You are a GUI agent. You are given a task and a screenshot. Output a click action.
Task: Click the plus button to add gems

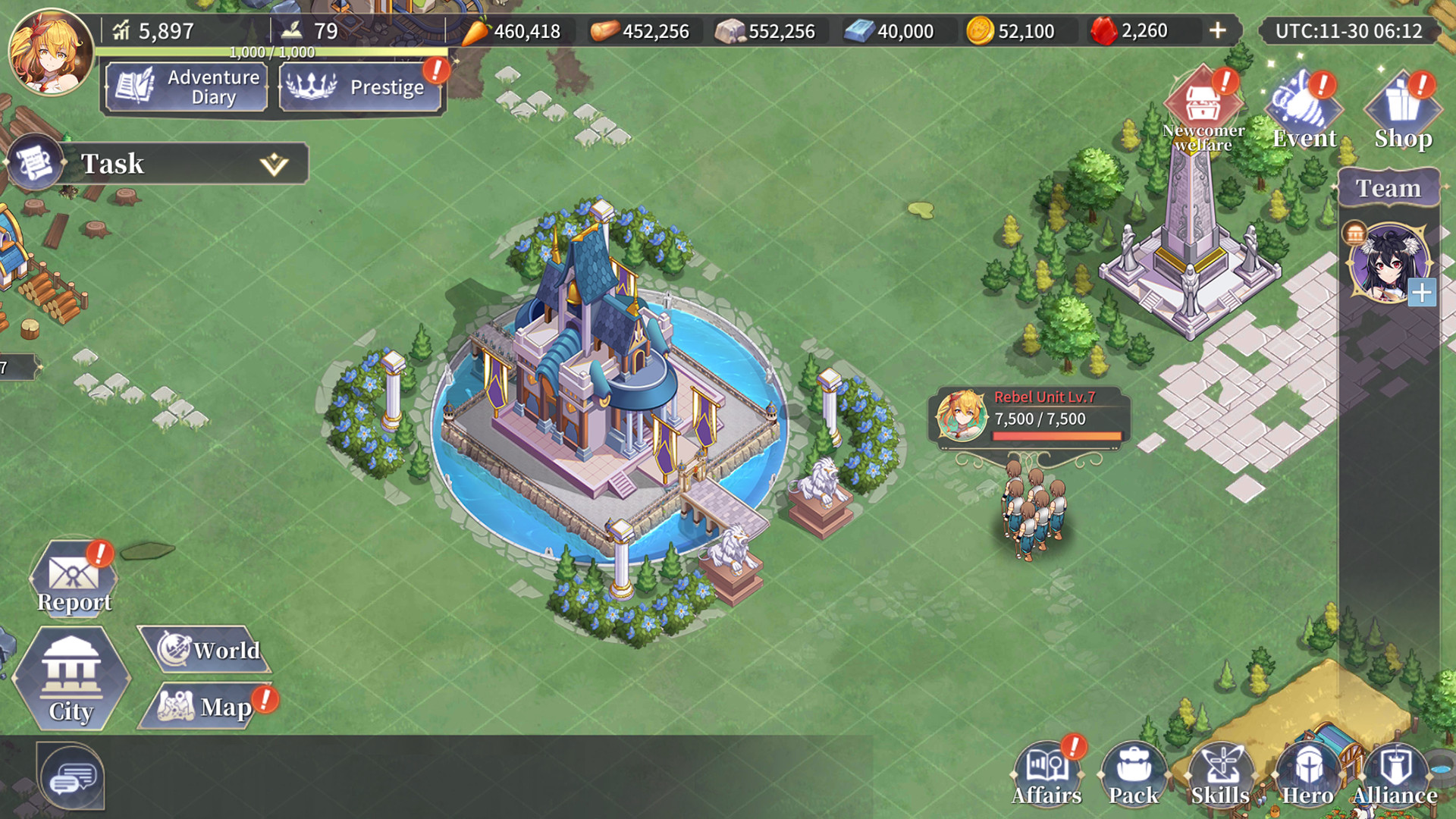[1217, 30]
